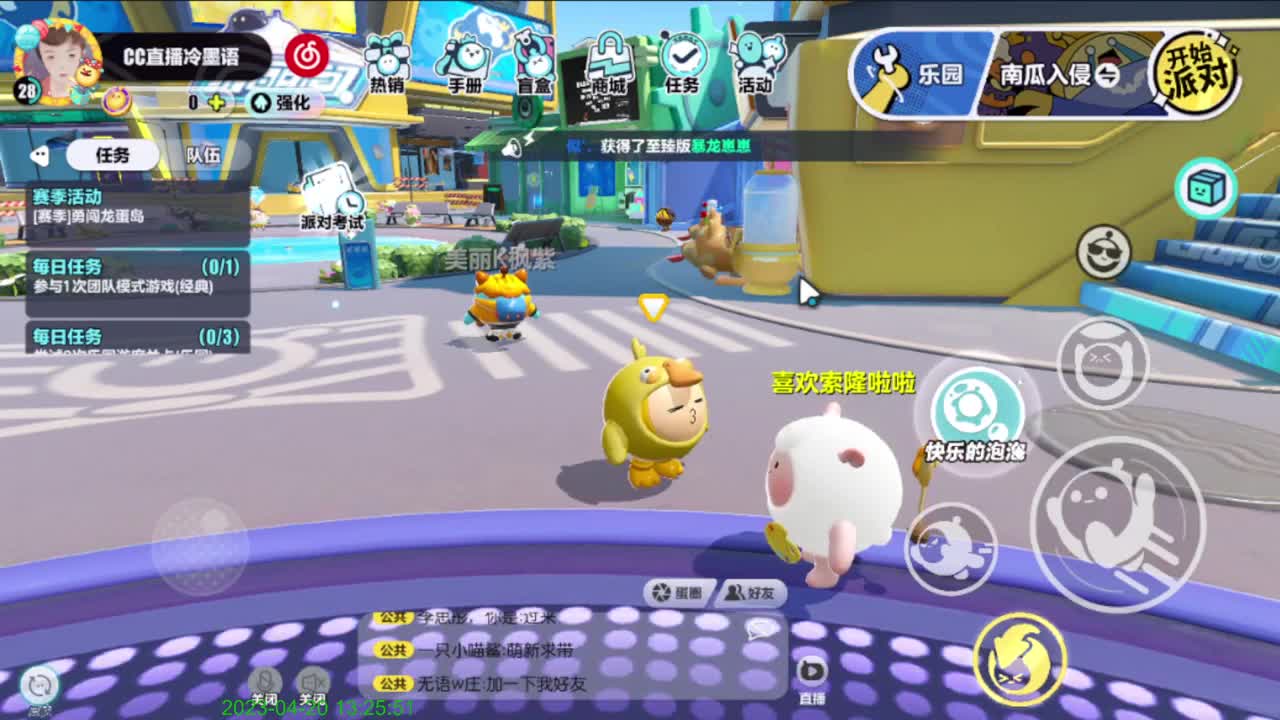1280x720 pixels.
Task: Tap the 派对考试 party exam icon
Action: (x=330, y=202)
